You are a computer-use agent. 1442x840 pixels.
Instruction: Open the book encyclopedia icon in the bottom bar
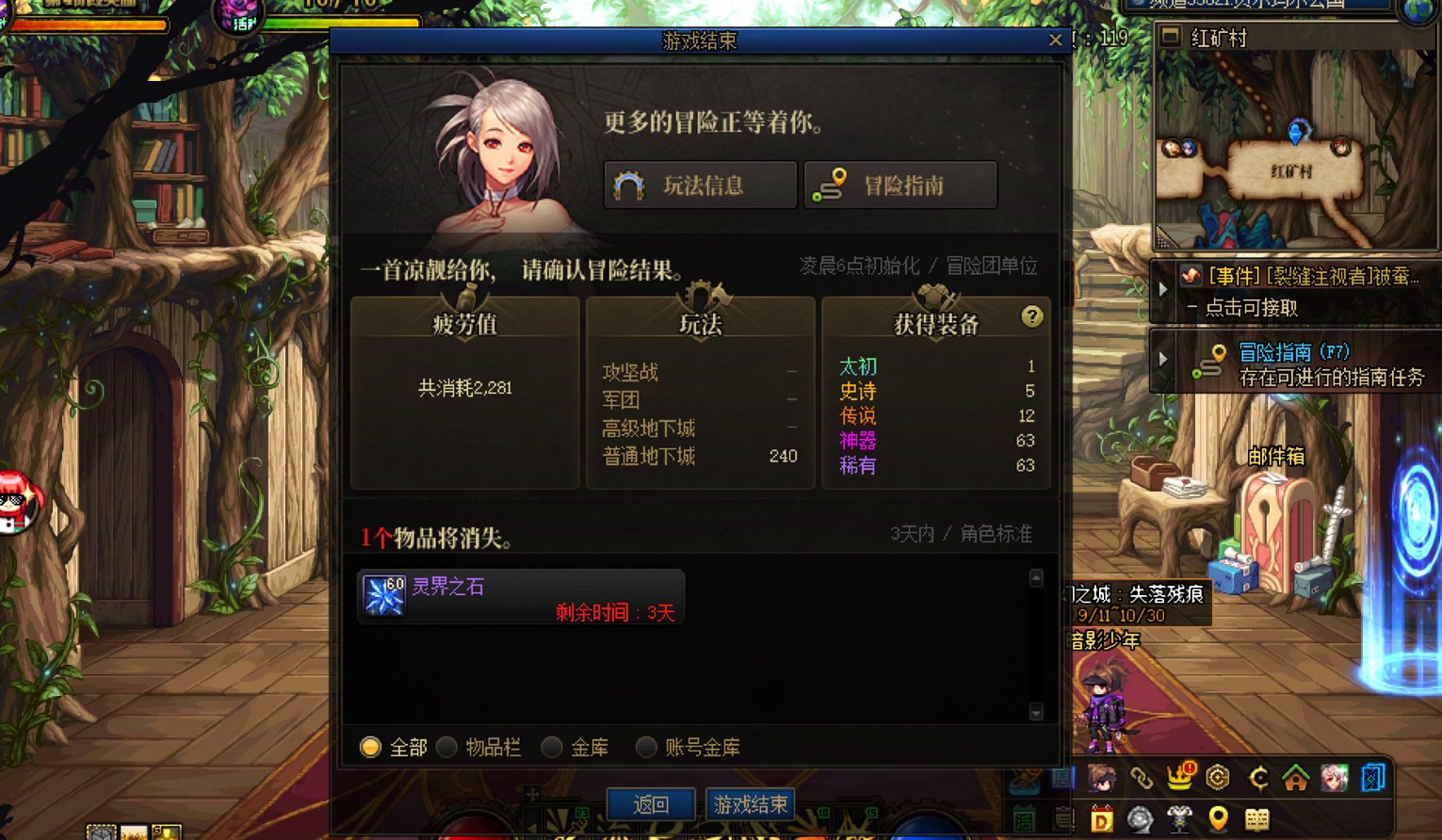tap(1255, 819)
